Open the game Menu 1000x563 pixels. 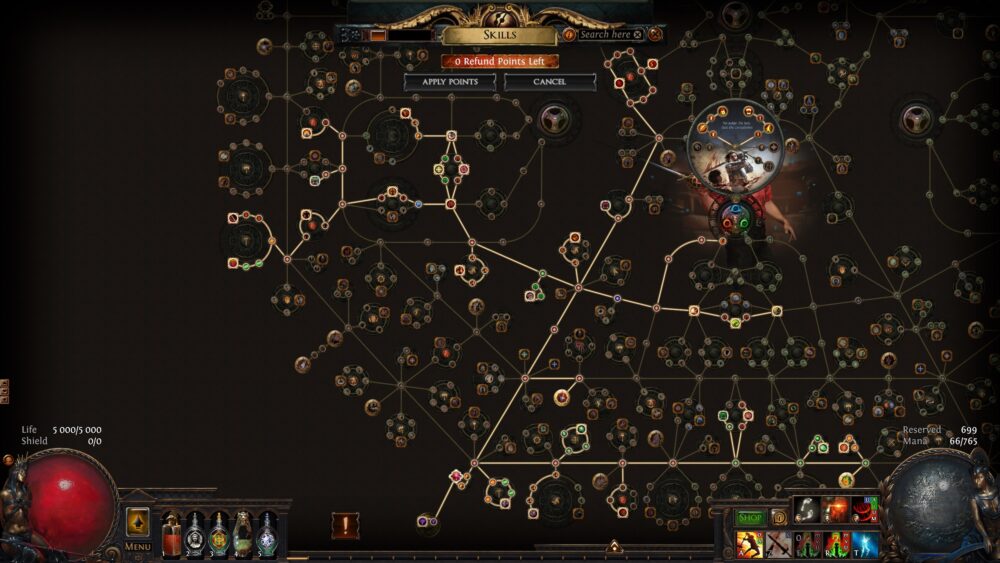click(x=137, y=547)
